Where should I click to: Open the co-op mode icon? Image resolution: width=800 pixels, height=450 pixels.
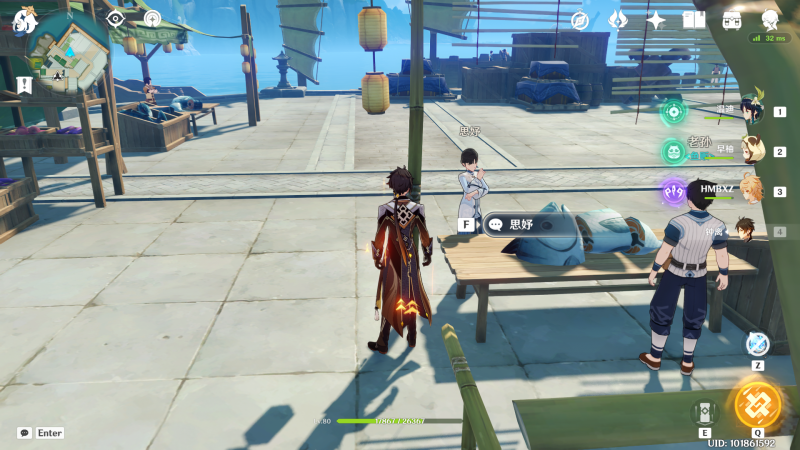point(152,18)
